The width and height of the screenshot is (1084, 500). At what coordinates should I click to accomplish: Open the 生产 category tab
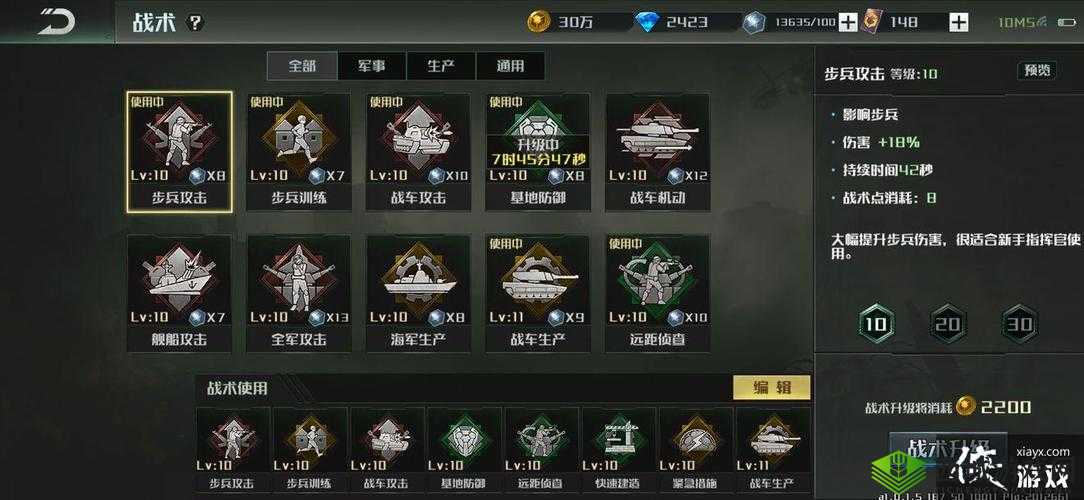(x=441, y=66)
